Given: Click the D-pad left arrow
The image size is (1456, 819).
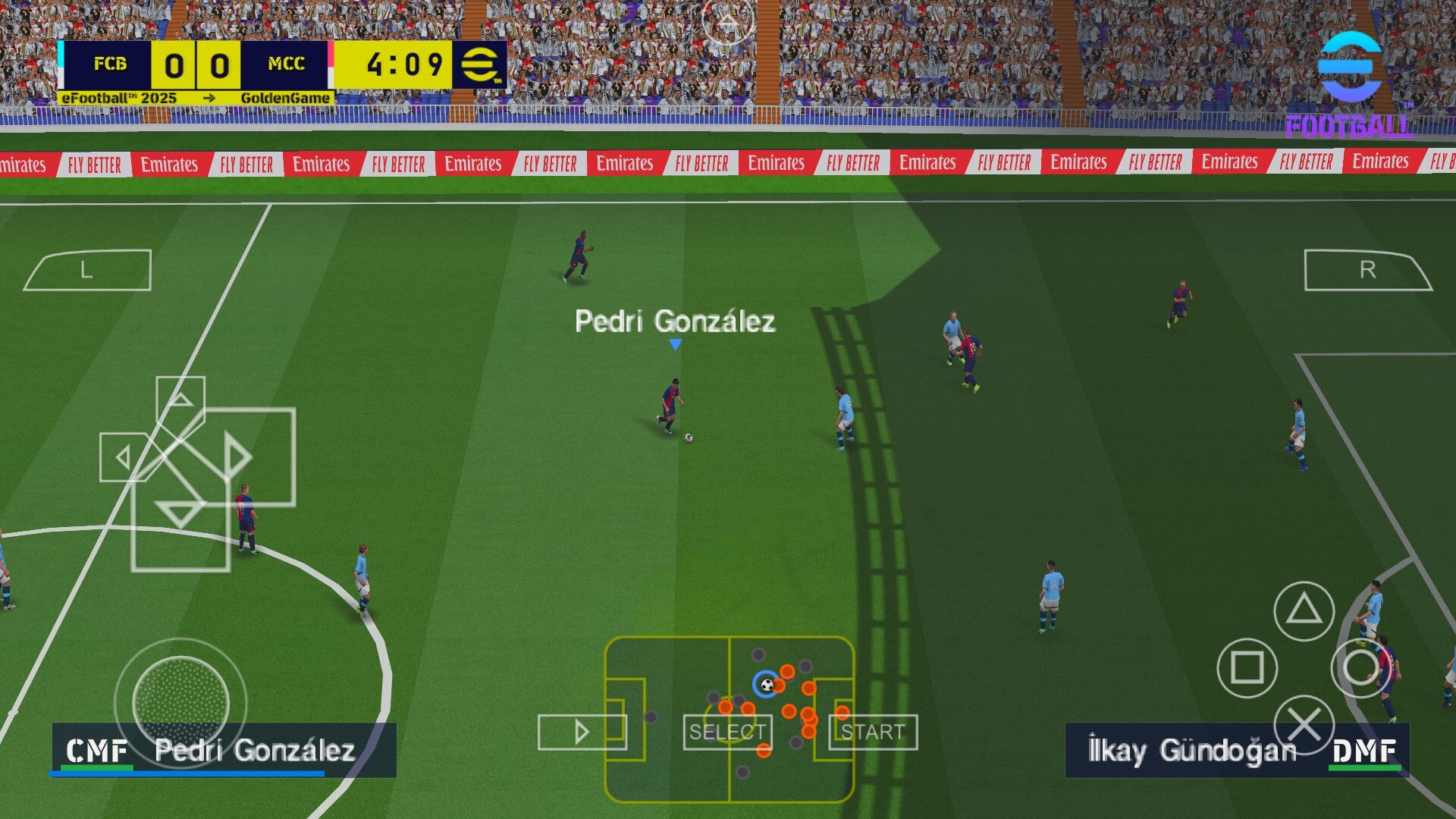Looking at the screenshot, I should click(124, 457).
